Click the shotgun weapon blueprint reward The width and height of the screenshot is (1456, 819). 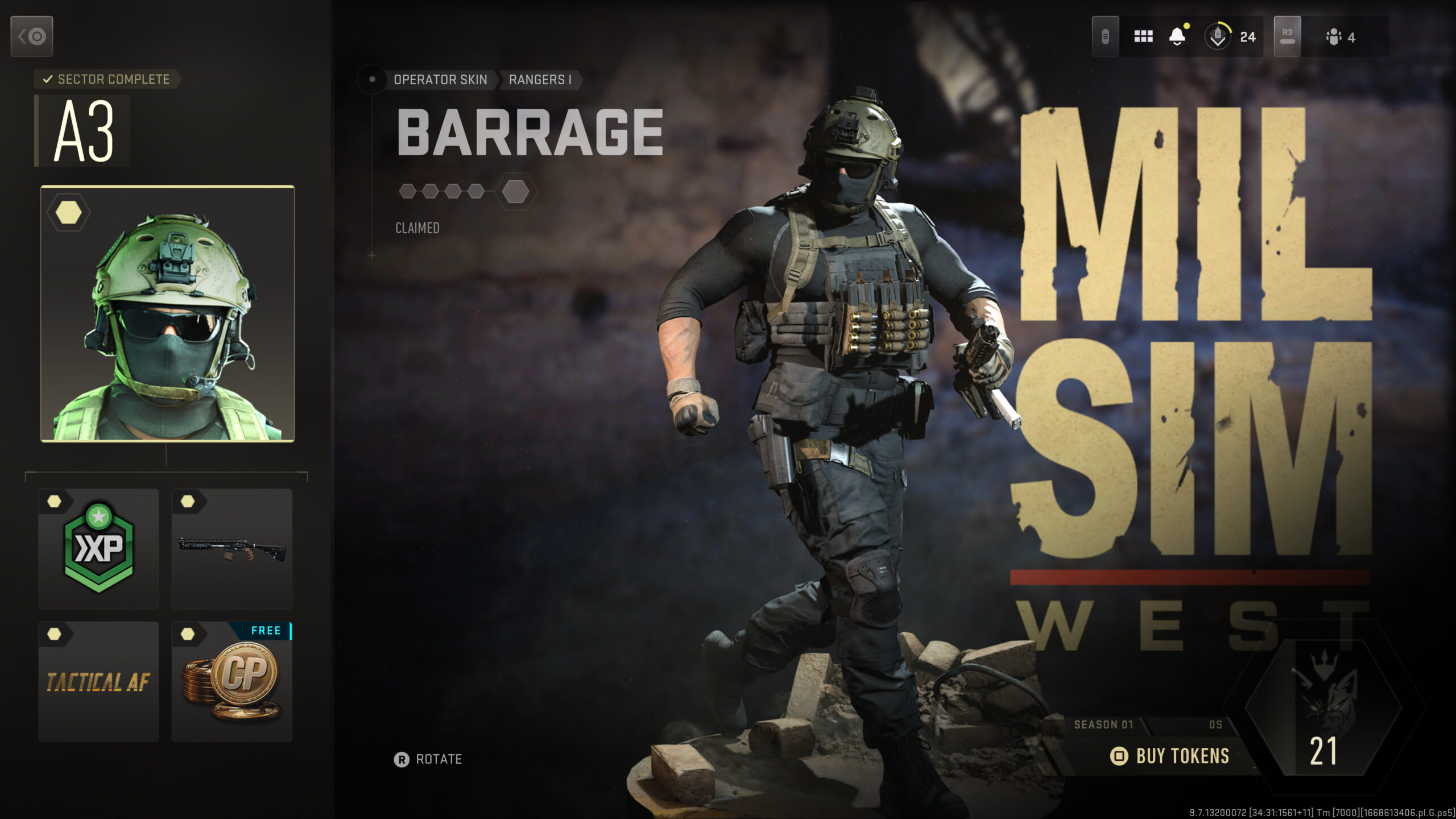click(x=231, y=548)
